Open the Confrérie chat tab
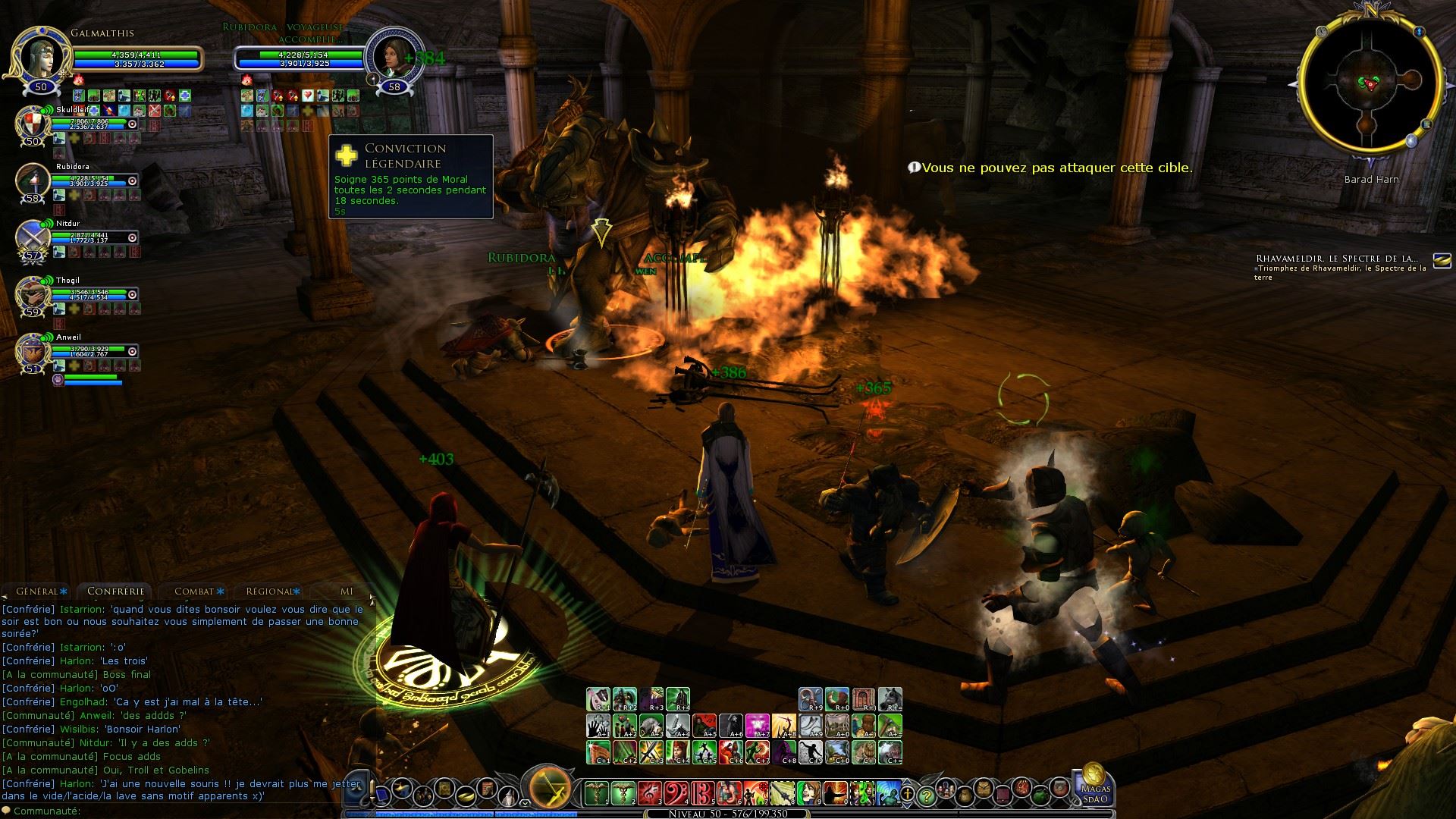This screenshot has width=1456, height=819. coord(115,591)
